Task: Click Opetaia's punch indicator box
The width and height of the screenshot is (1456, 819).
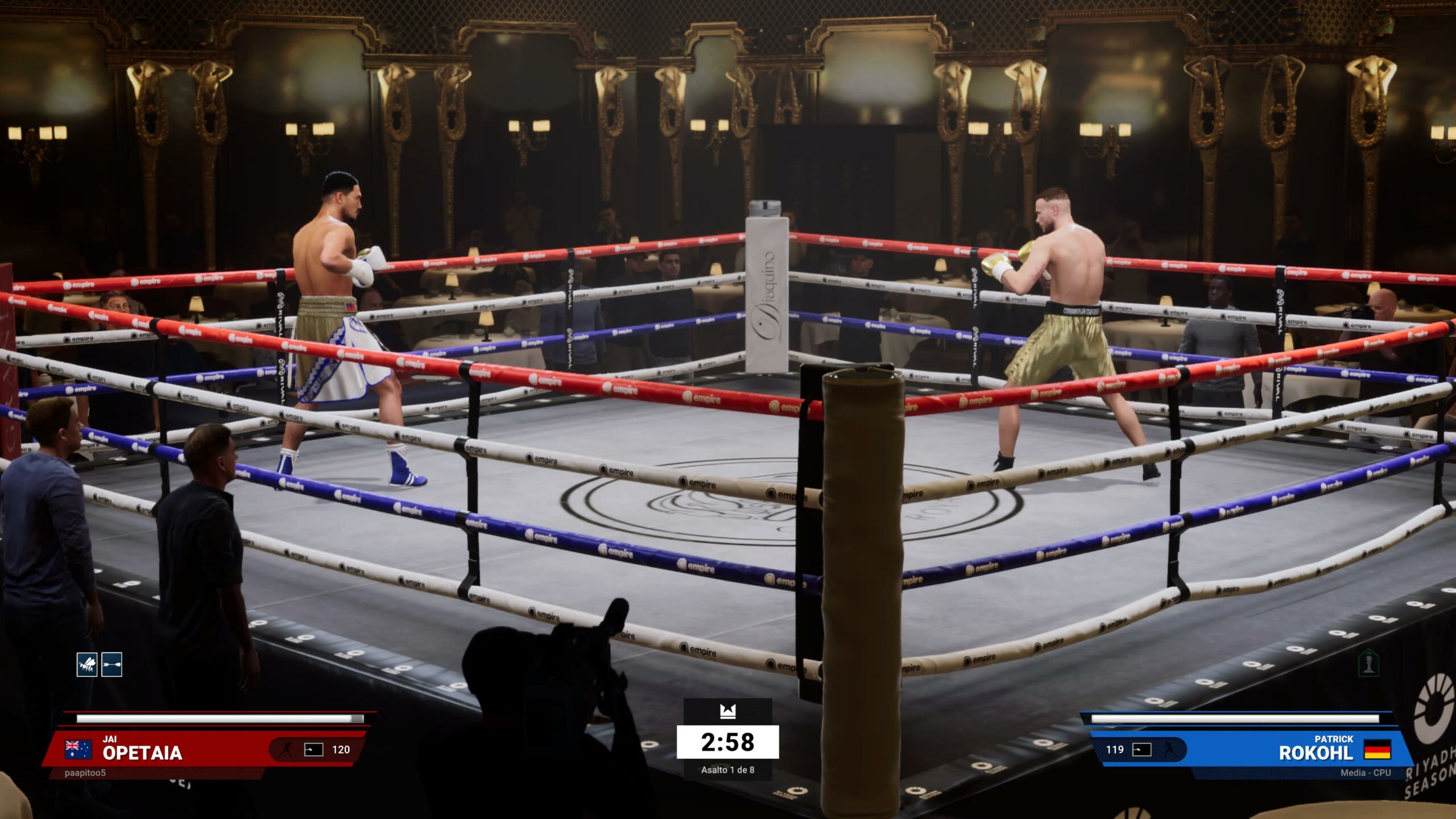Action: click(x=313, y=750)
